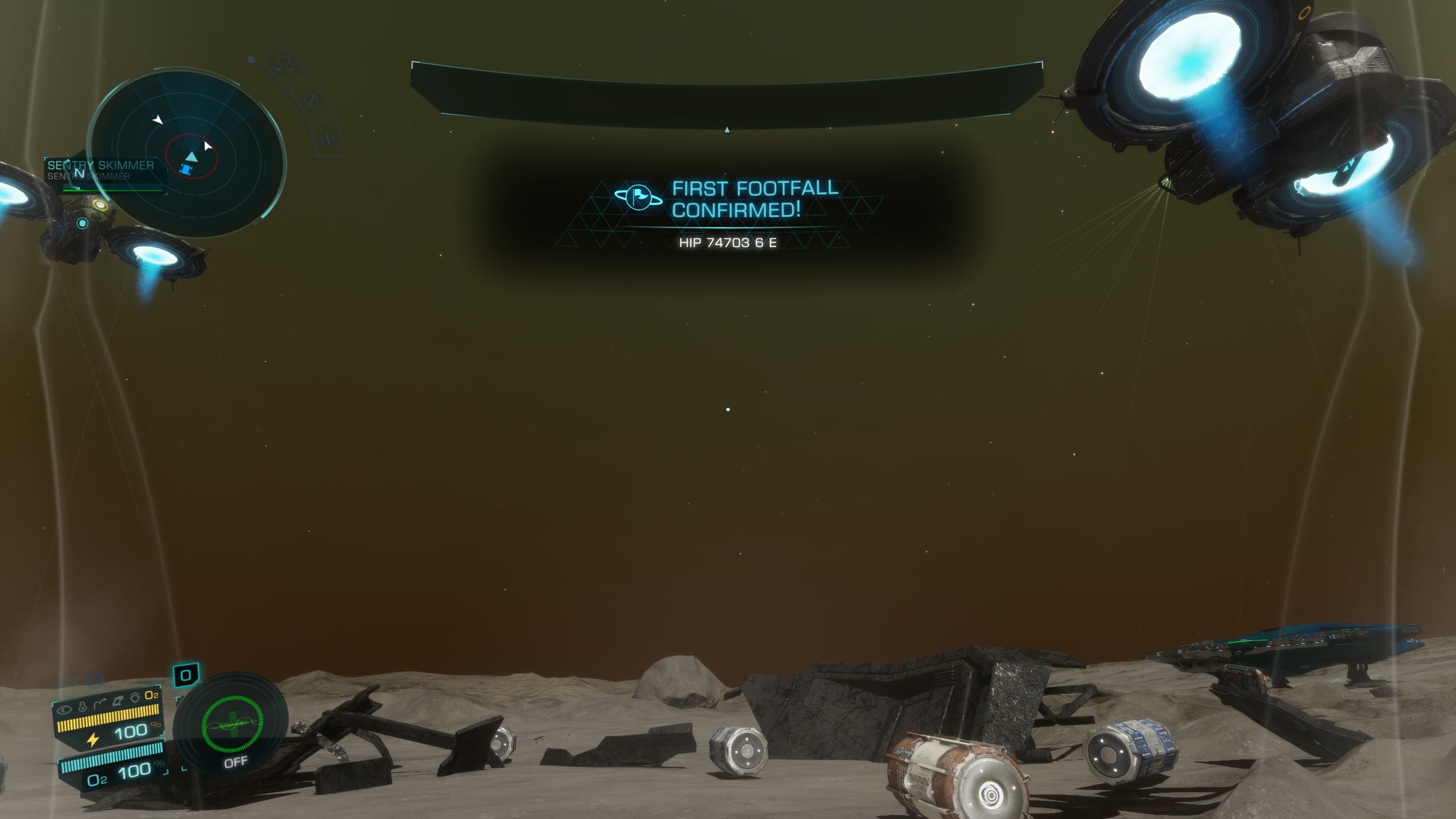
Task: Click the curved arrow jump status icon
Action: 101,705
